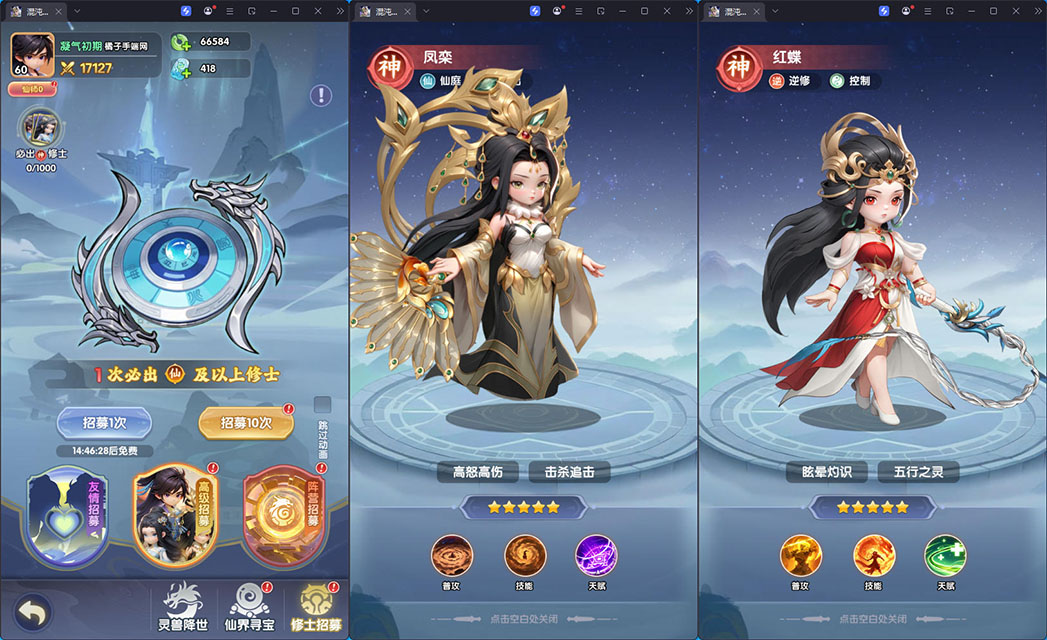
Task: Open the 仙界寻宝 tab
Action: coord(251,607)
